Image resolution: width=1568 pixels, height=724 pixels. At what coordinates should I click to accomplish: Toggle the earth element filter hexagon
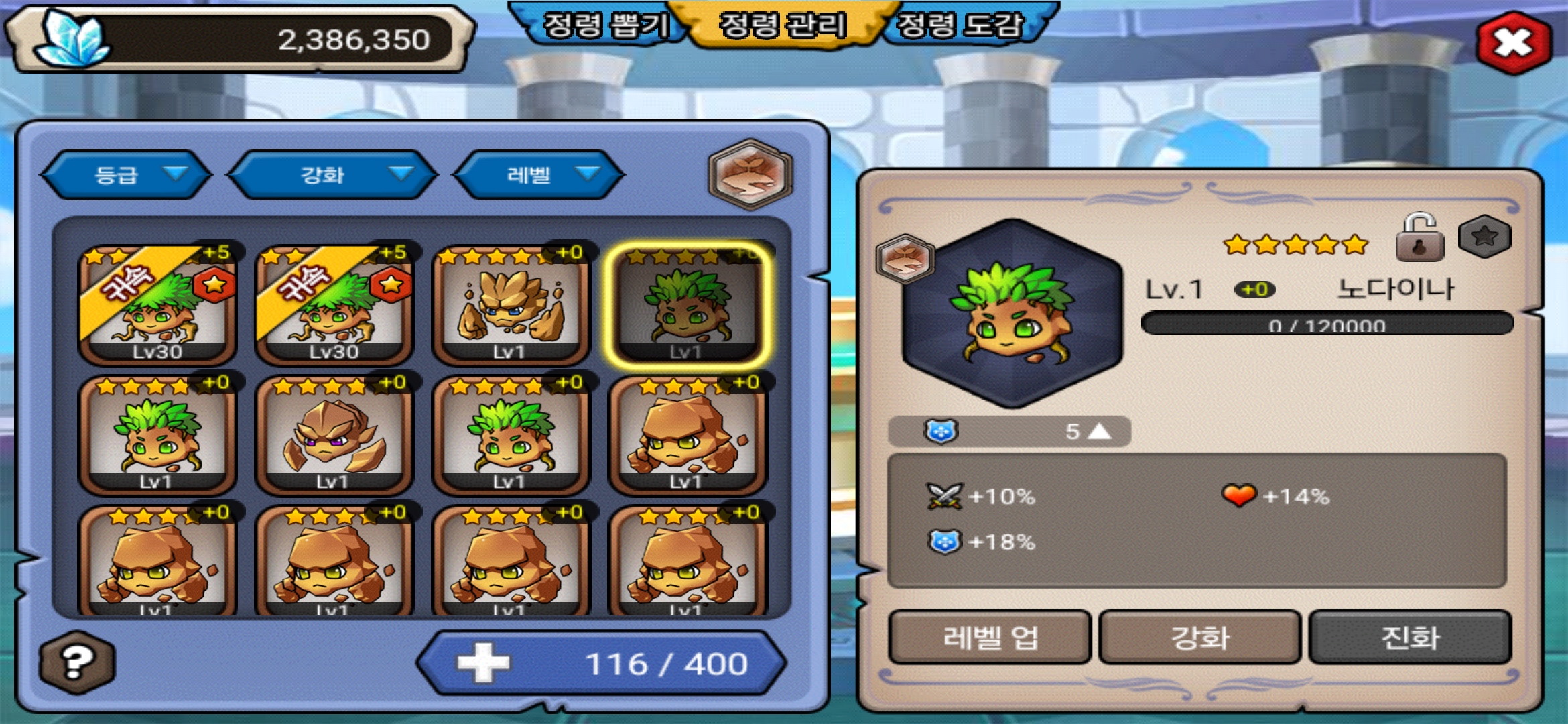coord(750,174)
